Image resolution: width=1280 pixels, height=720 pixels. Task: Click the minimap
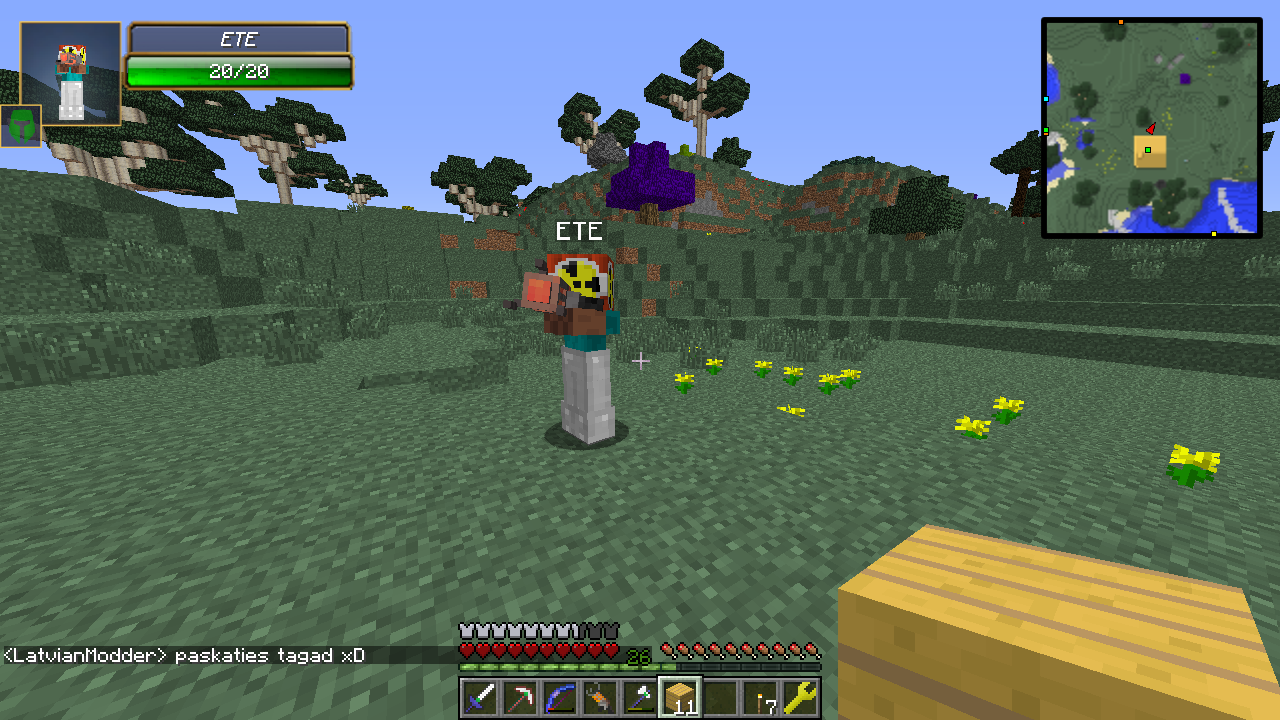coord(1151,128)
